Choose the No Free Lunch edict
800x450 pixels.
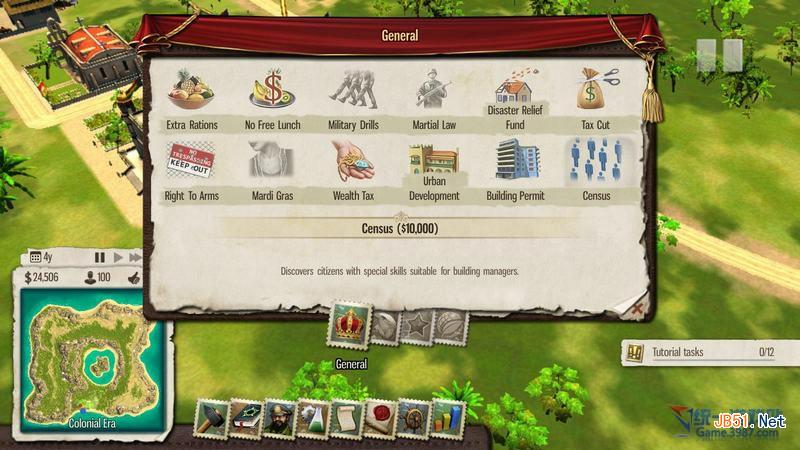273,91
